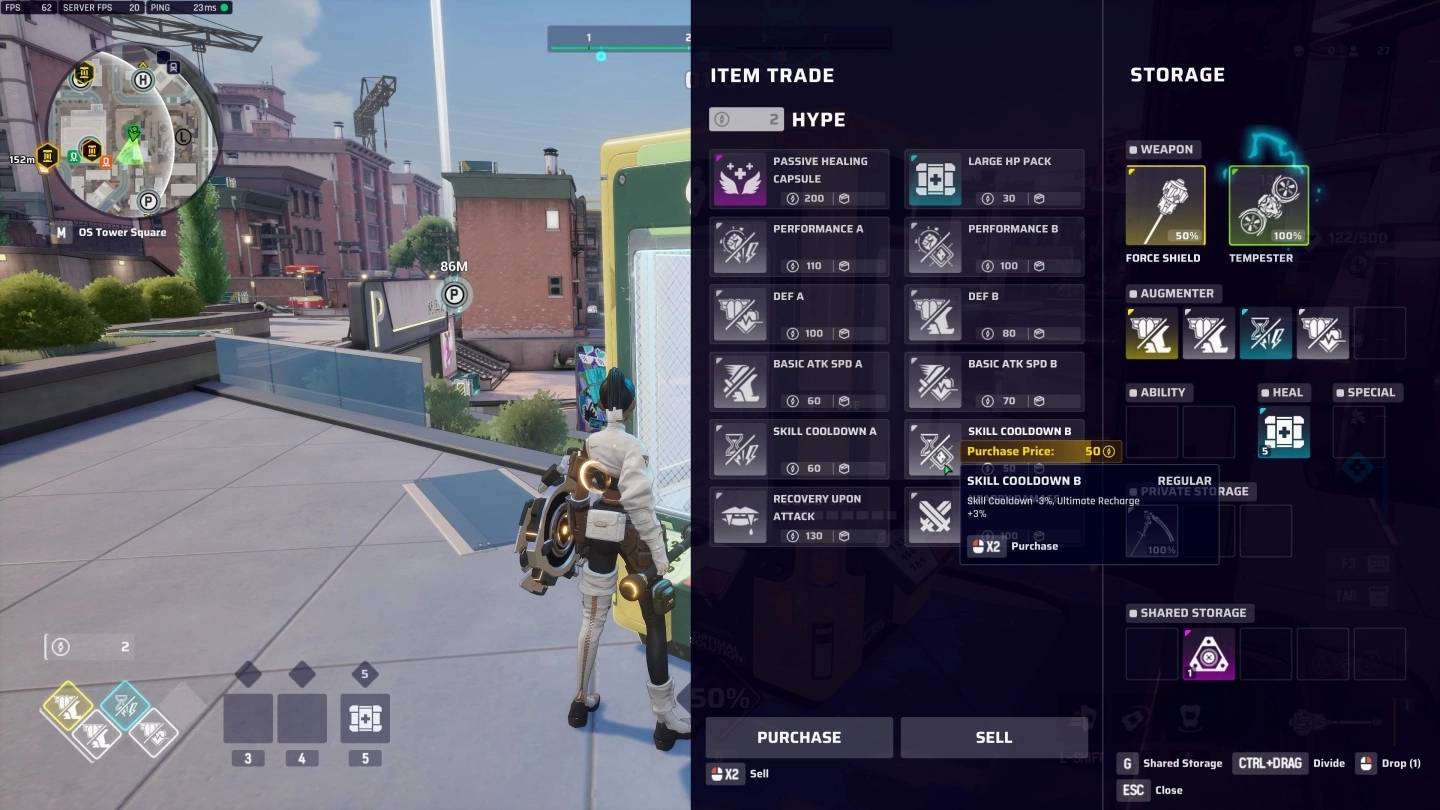This screenshot has height=810, width=1440.
Task: Select the purple item in Shared Storage
Action: click(1209, 654)
